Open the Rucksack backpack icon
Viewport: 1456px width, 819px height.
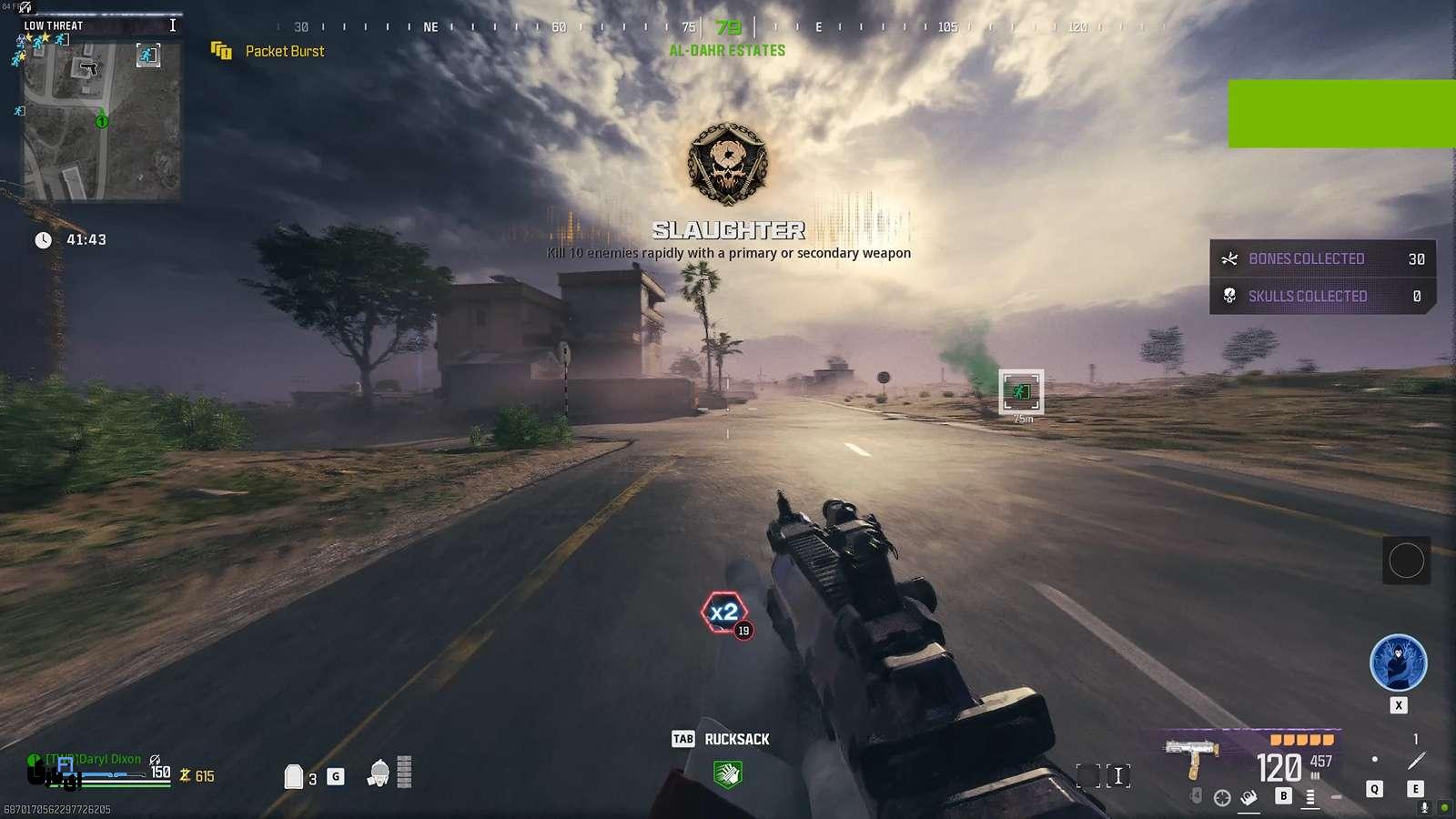coord(728,773)
